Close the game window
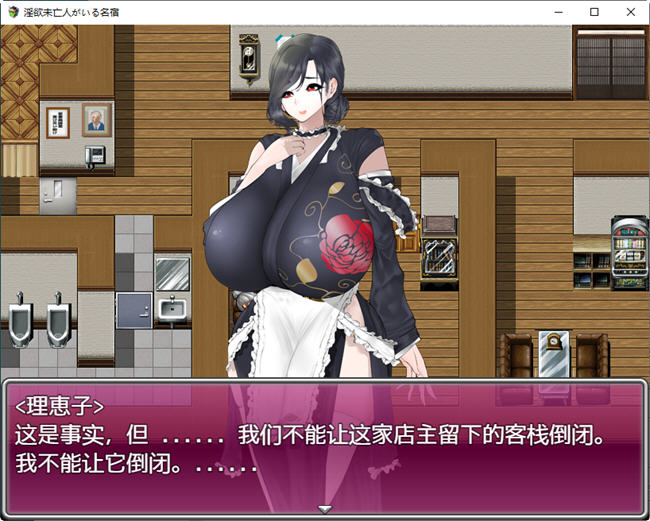 tap(628, 12)
